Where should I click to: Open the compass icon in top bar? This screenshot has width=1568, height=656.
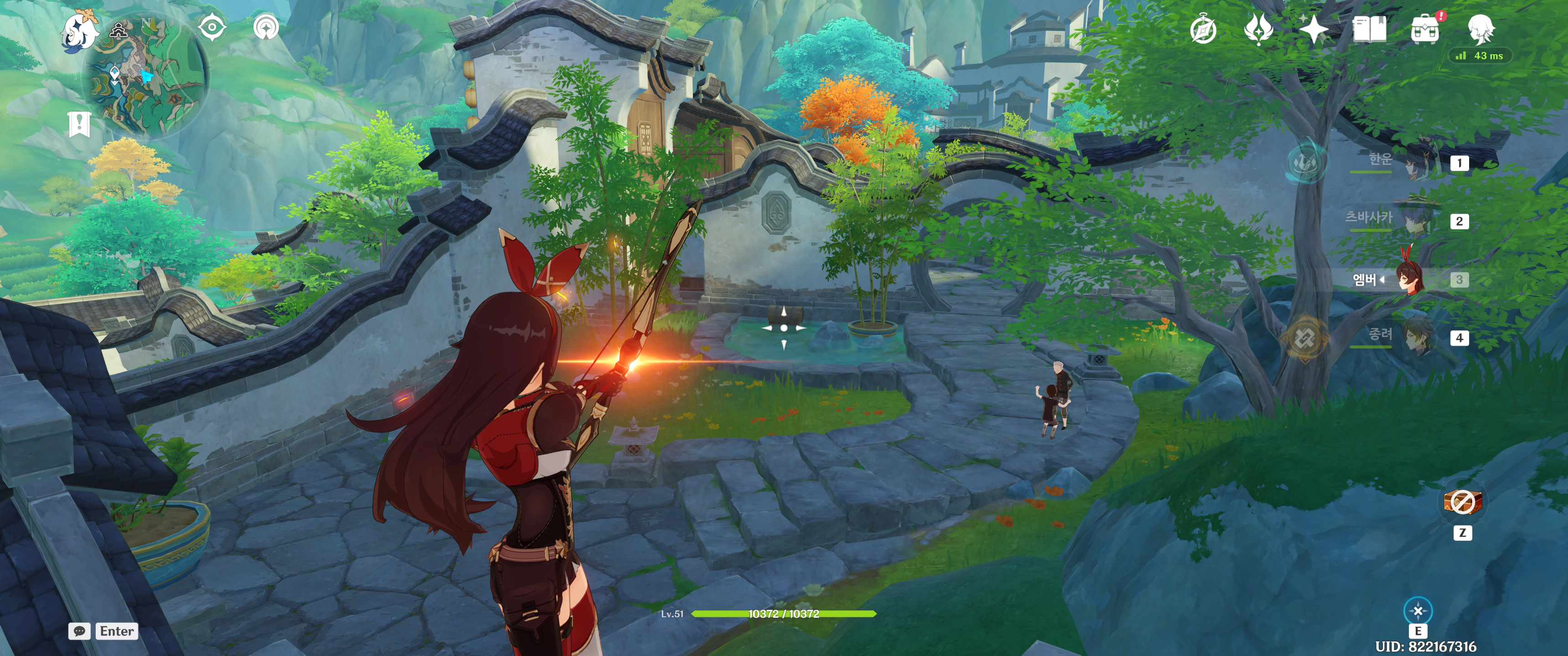pos(1203,30)
